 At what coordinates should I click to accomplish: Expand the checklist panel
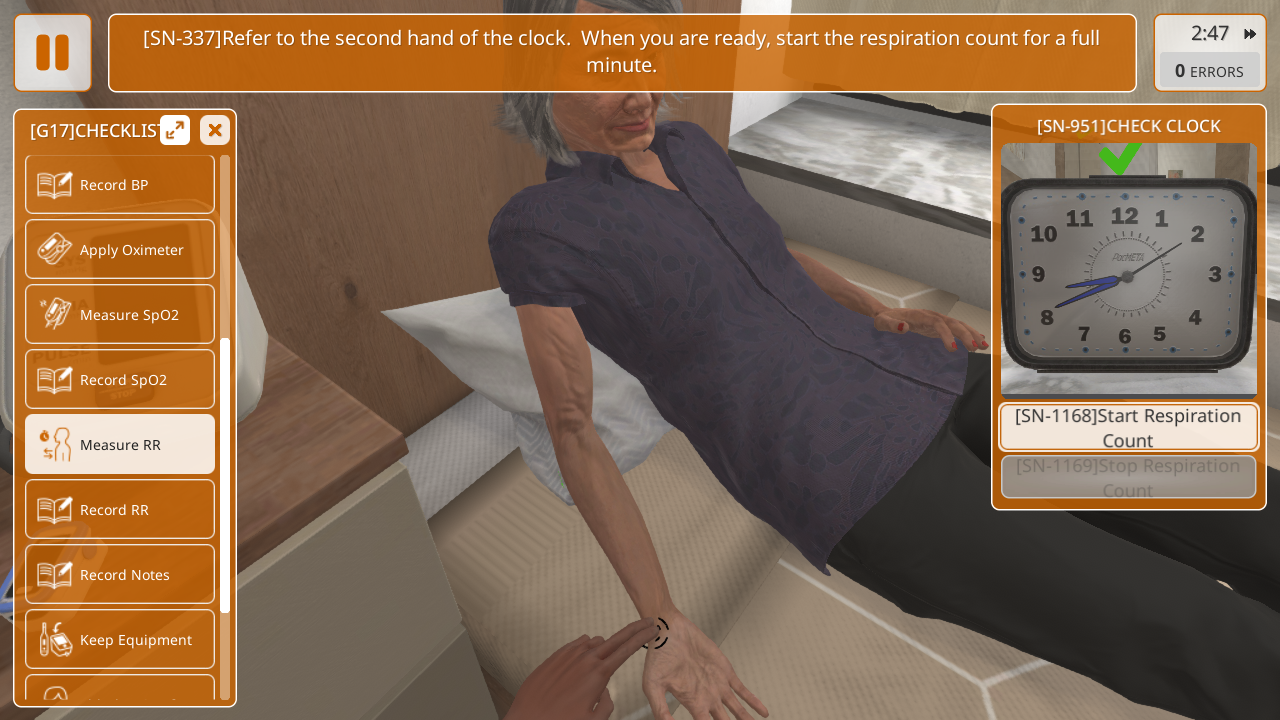click(x=175, y=130)
